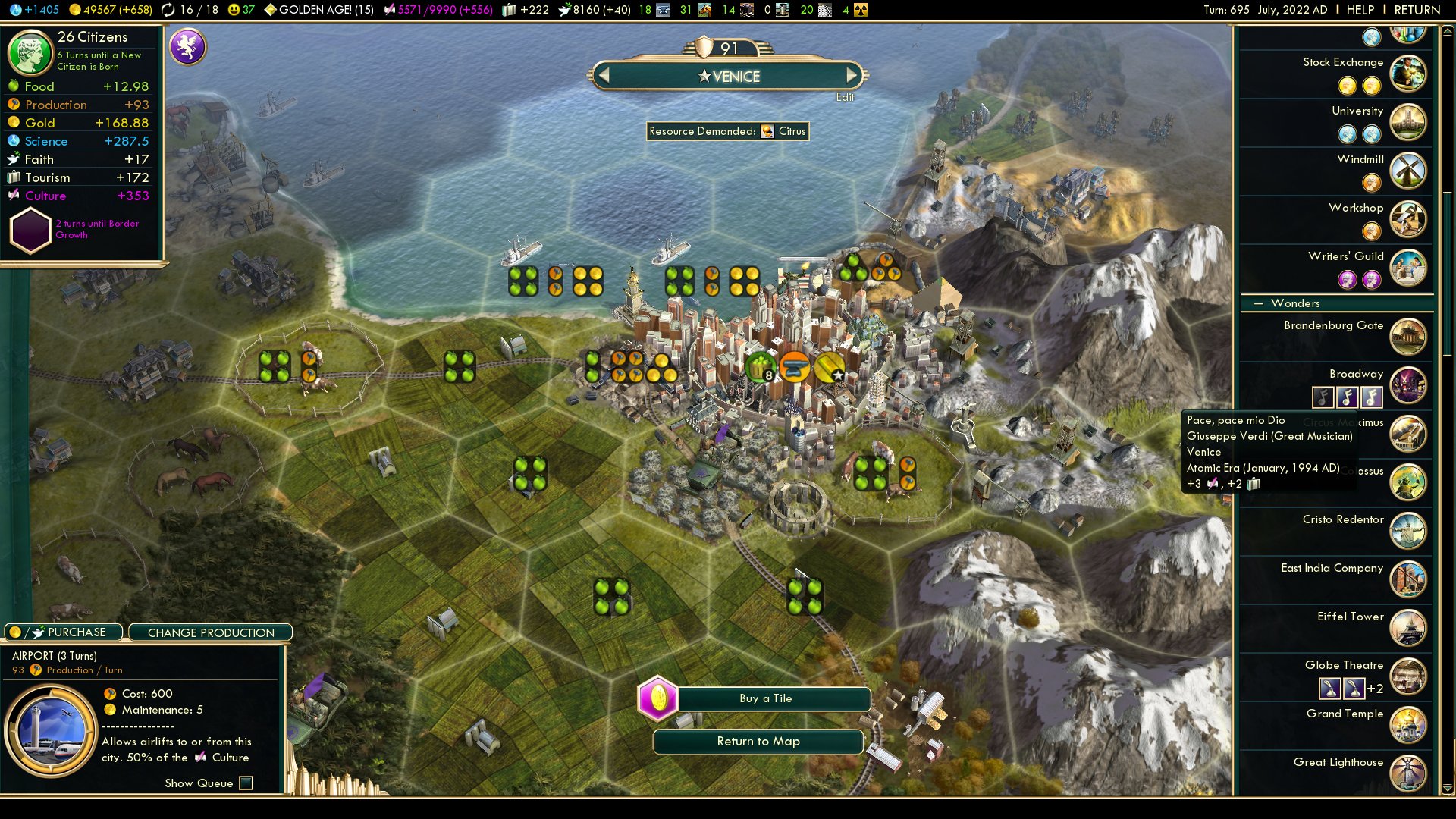This screenshot has height=819, width=1456.
Task: Click Return in the top bar
Action: pos(1417,10)
